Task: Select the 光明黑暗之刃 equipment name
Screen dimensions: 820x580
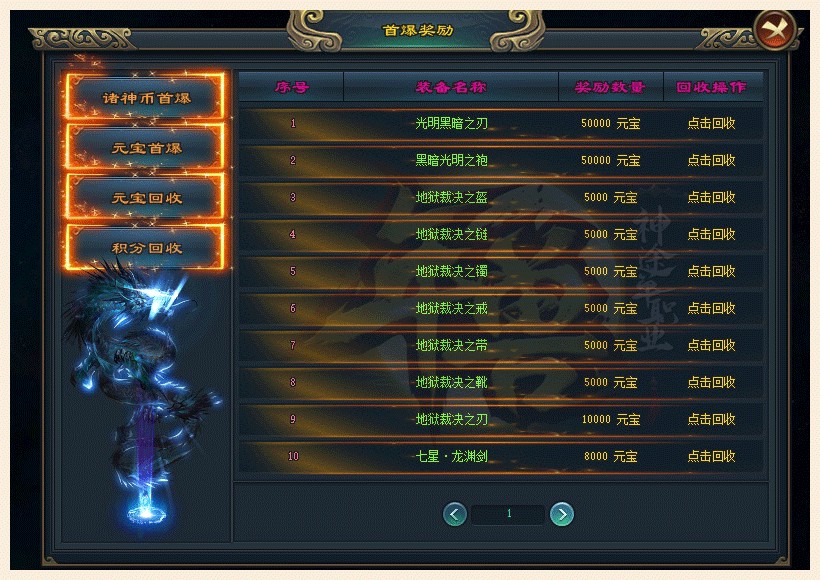Action: pyautogui.click(x=451, y=123)
